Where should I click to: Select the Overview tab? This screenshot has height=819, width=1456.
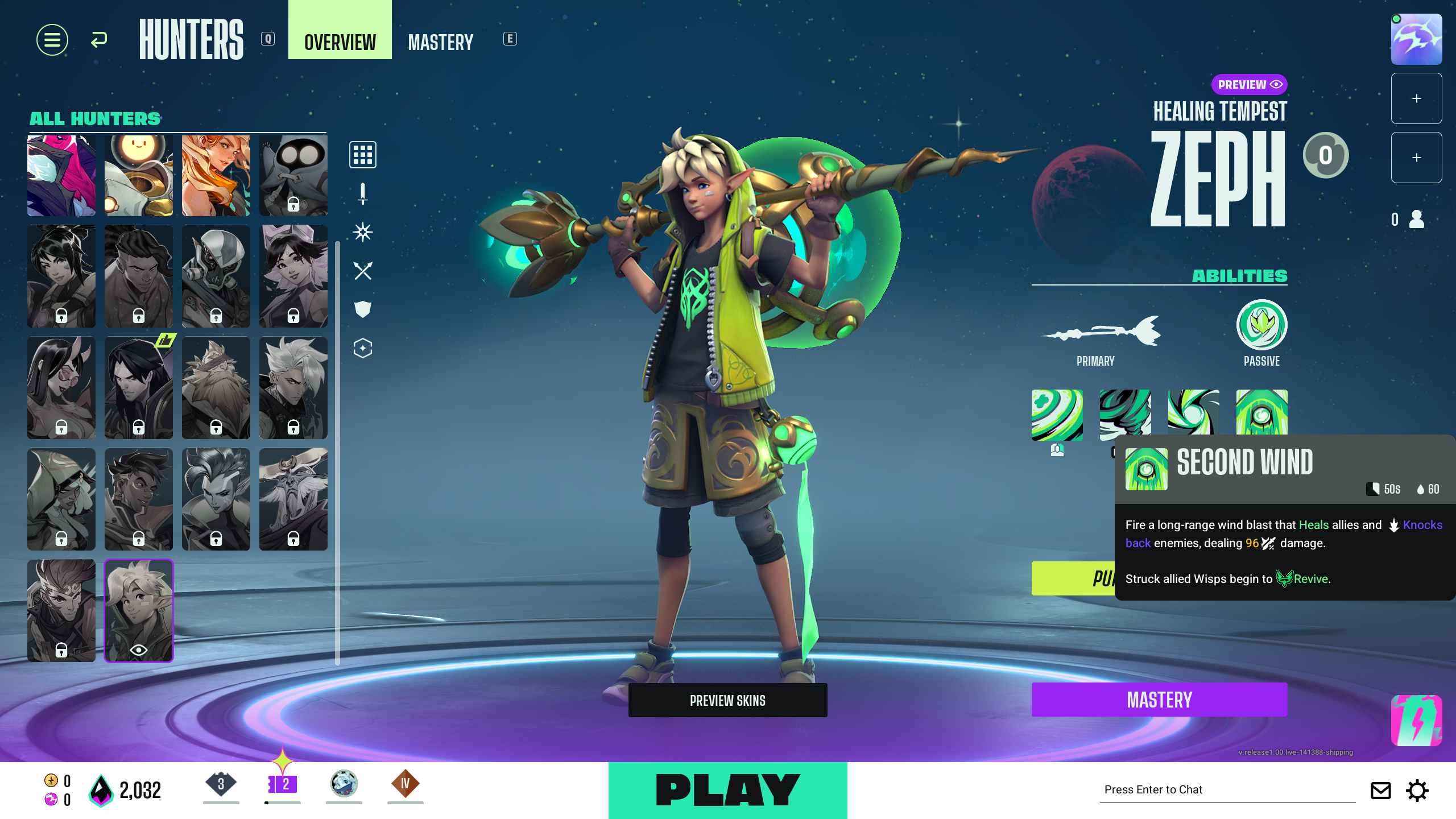tap(340, 42)
